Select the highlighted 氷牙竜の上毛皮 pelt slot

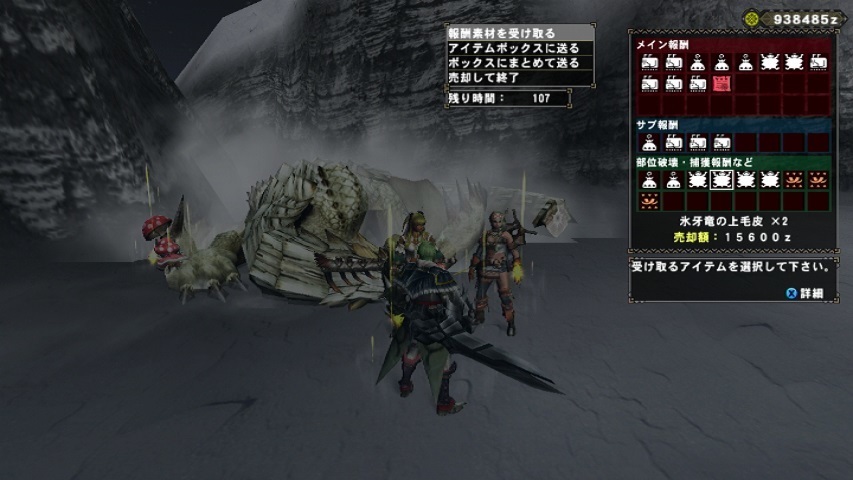coord(722,180)
